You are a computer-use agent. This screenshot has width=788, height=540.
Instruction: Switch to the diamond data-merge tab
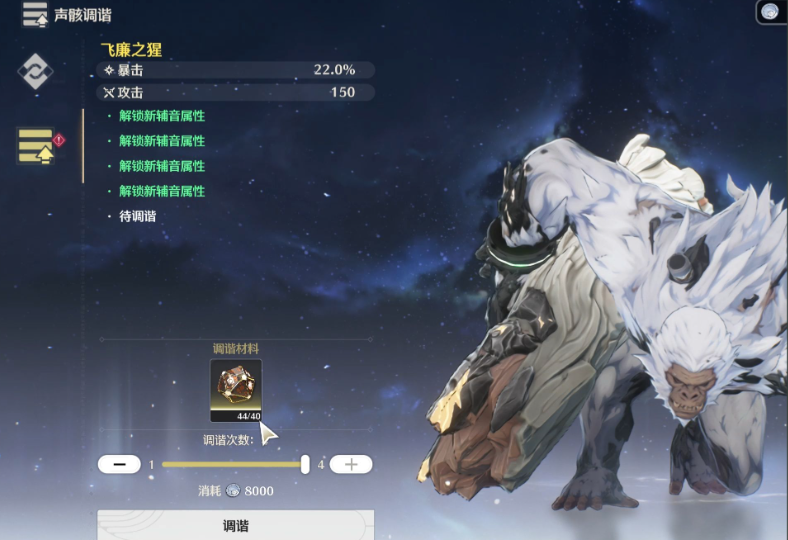click(x=35, y=71)
